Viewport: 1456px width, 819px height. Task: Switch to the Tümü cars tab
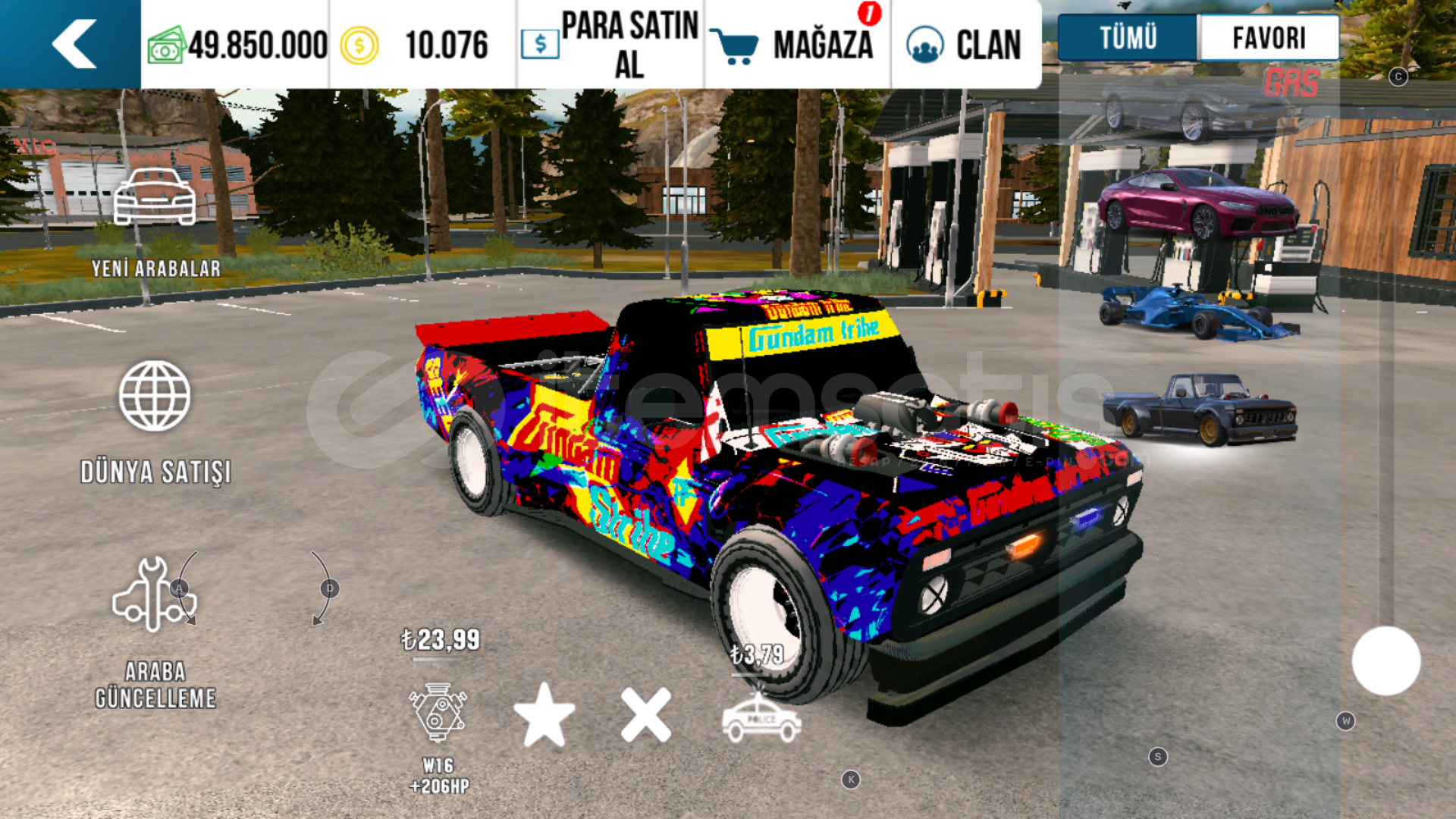[x=1128, y=37]
